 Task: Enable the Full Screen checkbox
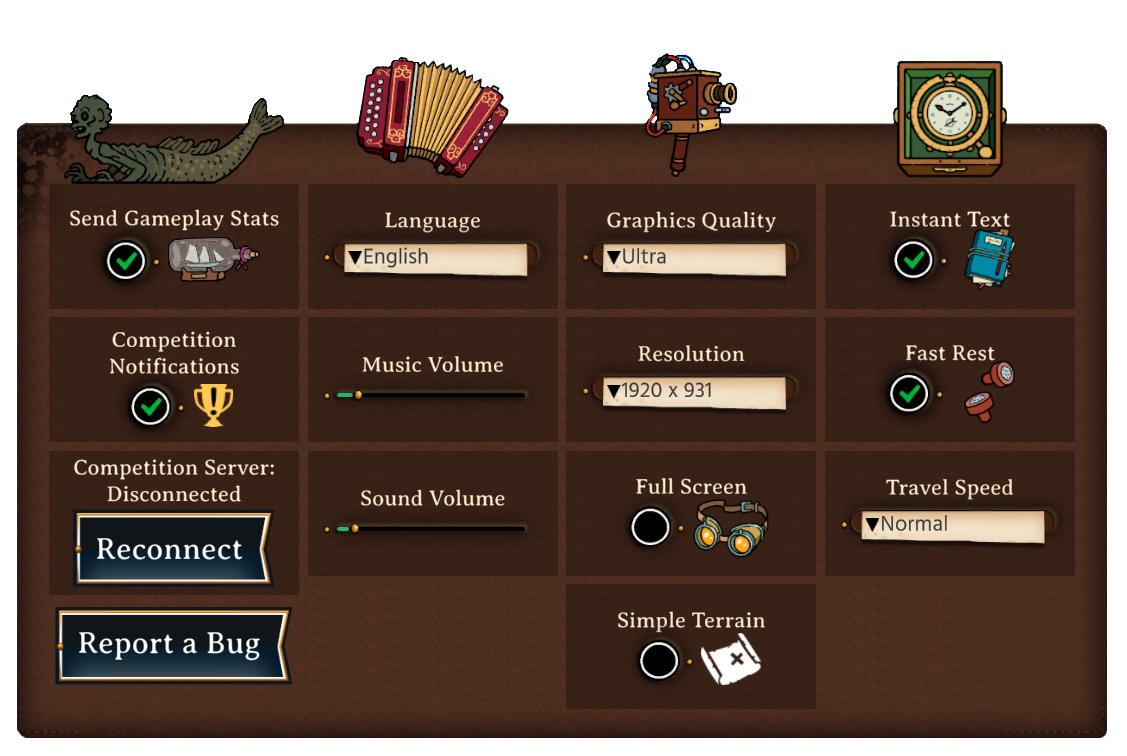click(x=651, y=527)
